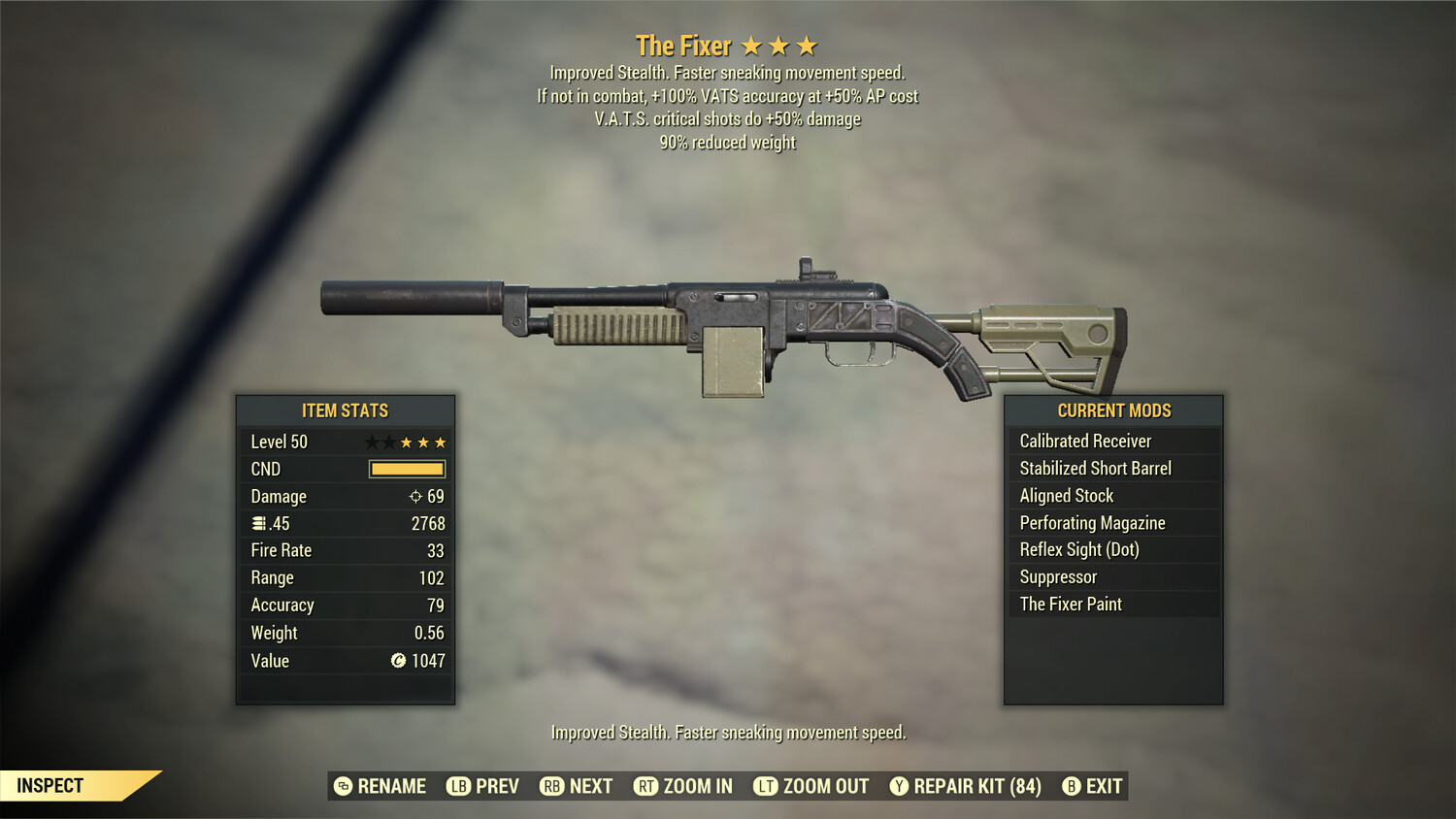
Task: Select the INSPECT label at bottom left
Action: [50, 785]
